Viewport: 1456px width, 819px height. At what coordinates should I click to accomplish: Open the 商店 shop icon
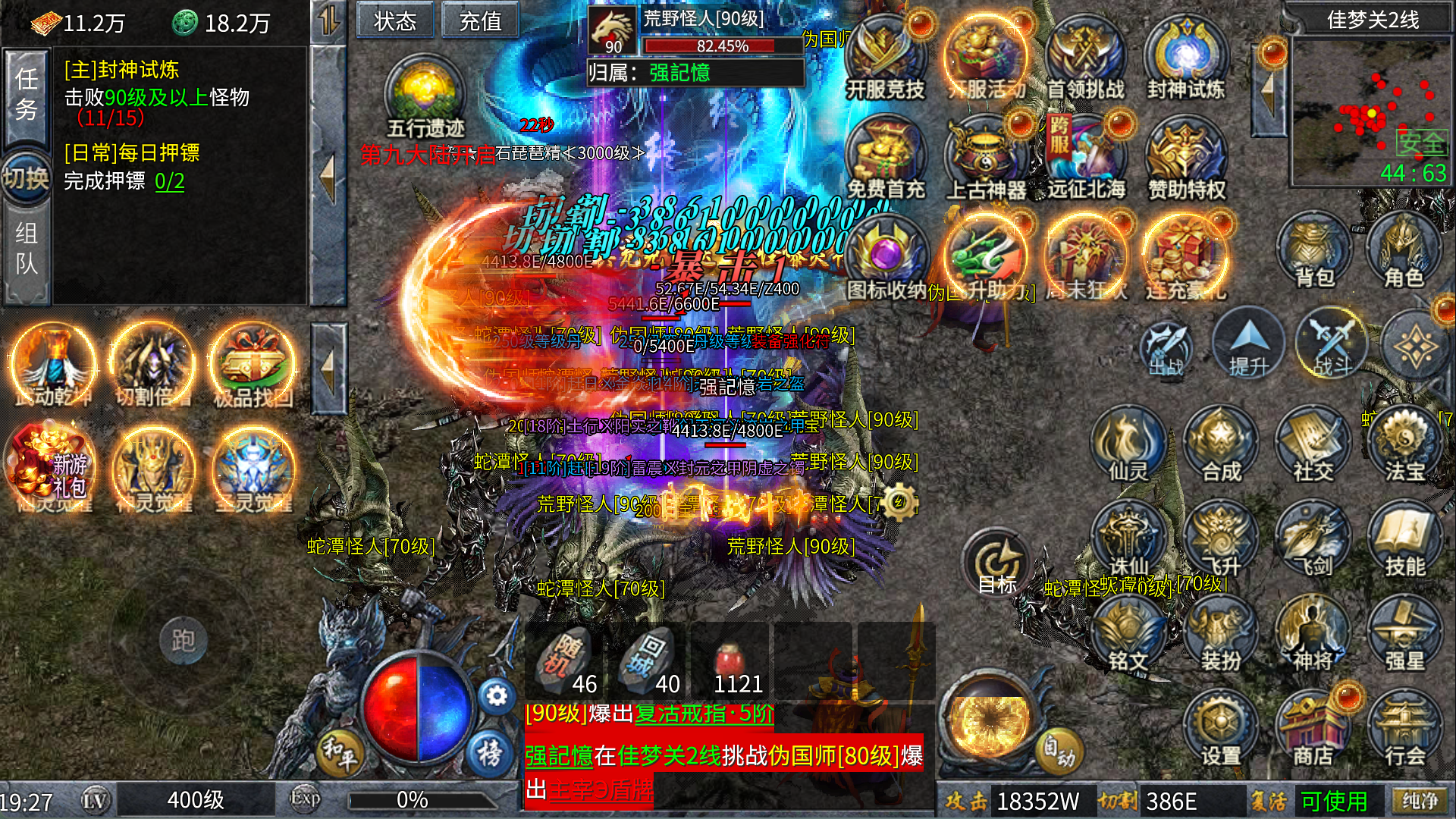(1313, 728)
